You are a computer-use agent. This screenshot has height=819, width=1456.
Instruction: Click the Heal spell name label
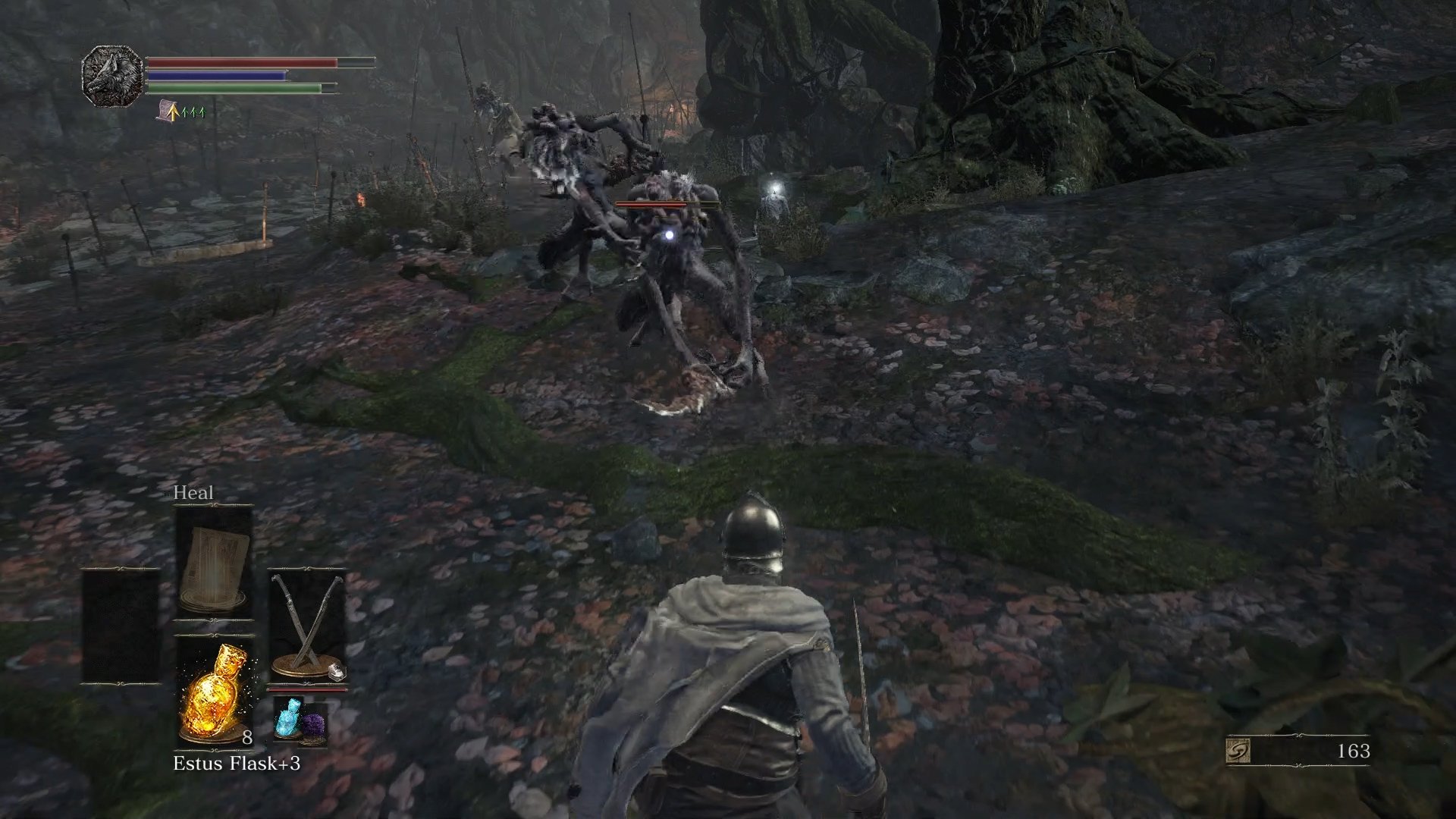194,492
